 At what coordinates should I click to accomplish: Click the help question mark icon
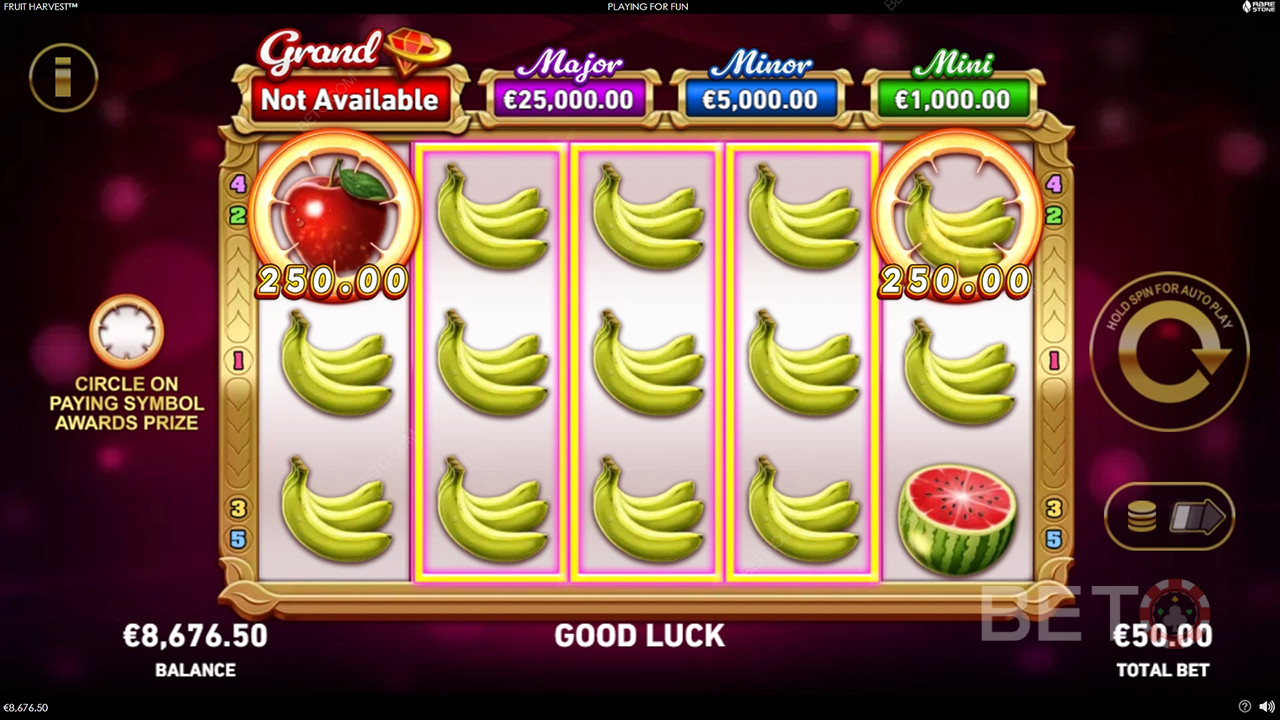tap(1244, 707)
